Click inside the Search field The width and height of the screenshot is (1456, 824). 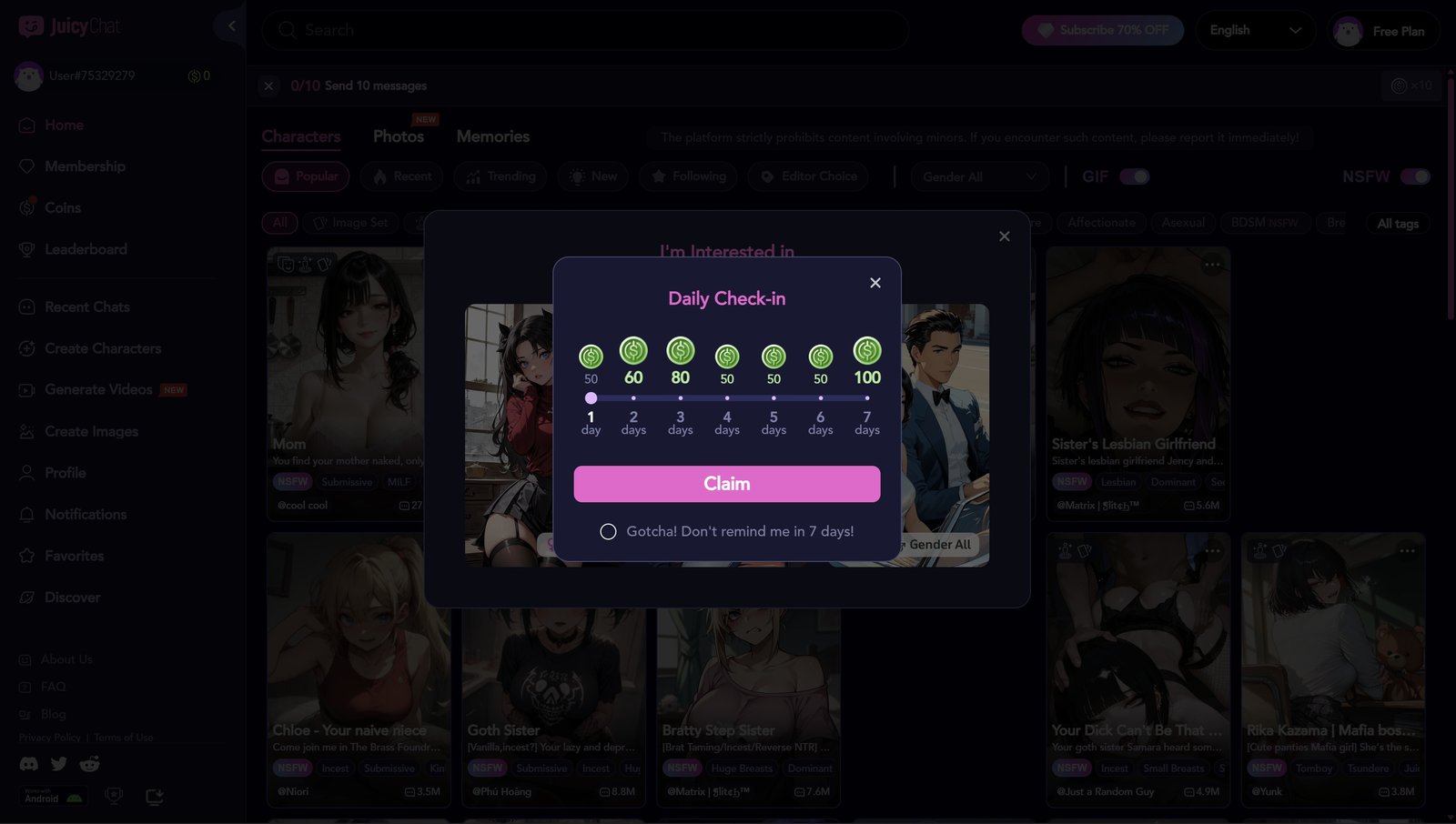pyautogui.click(x=582, y=30)
